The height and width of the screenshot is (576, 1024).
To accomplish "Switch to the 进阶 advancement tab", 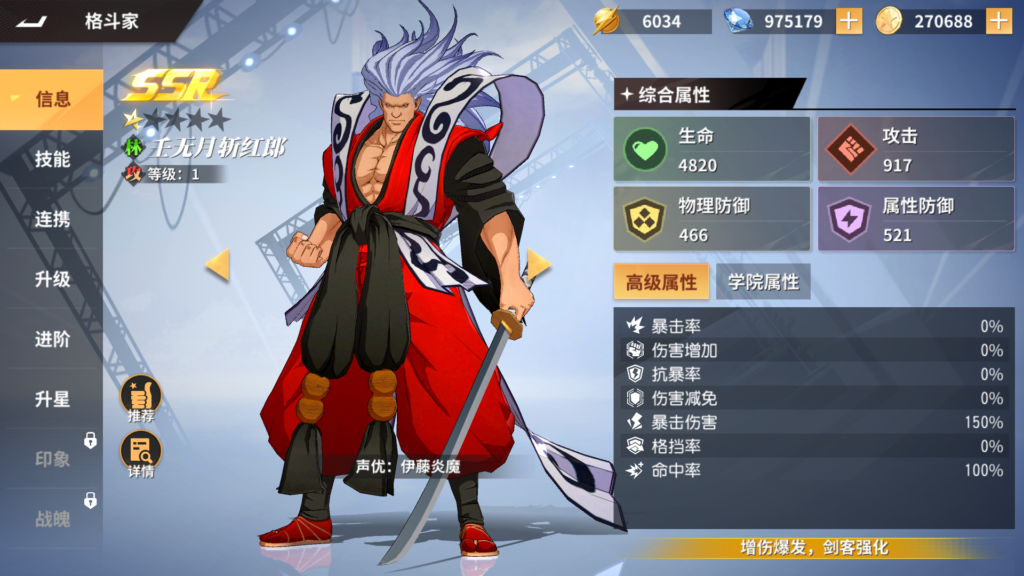I will click(x=52, y=339).
